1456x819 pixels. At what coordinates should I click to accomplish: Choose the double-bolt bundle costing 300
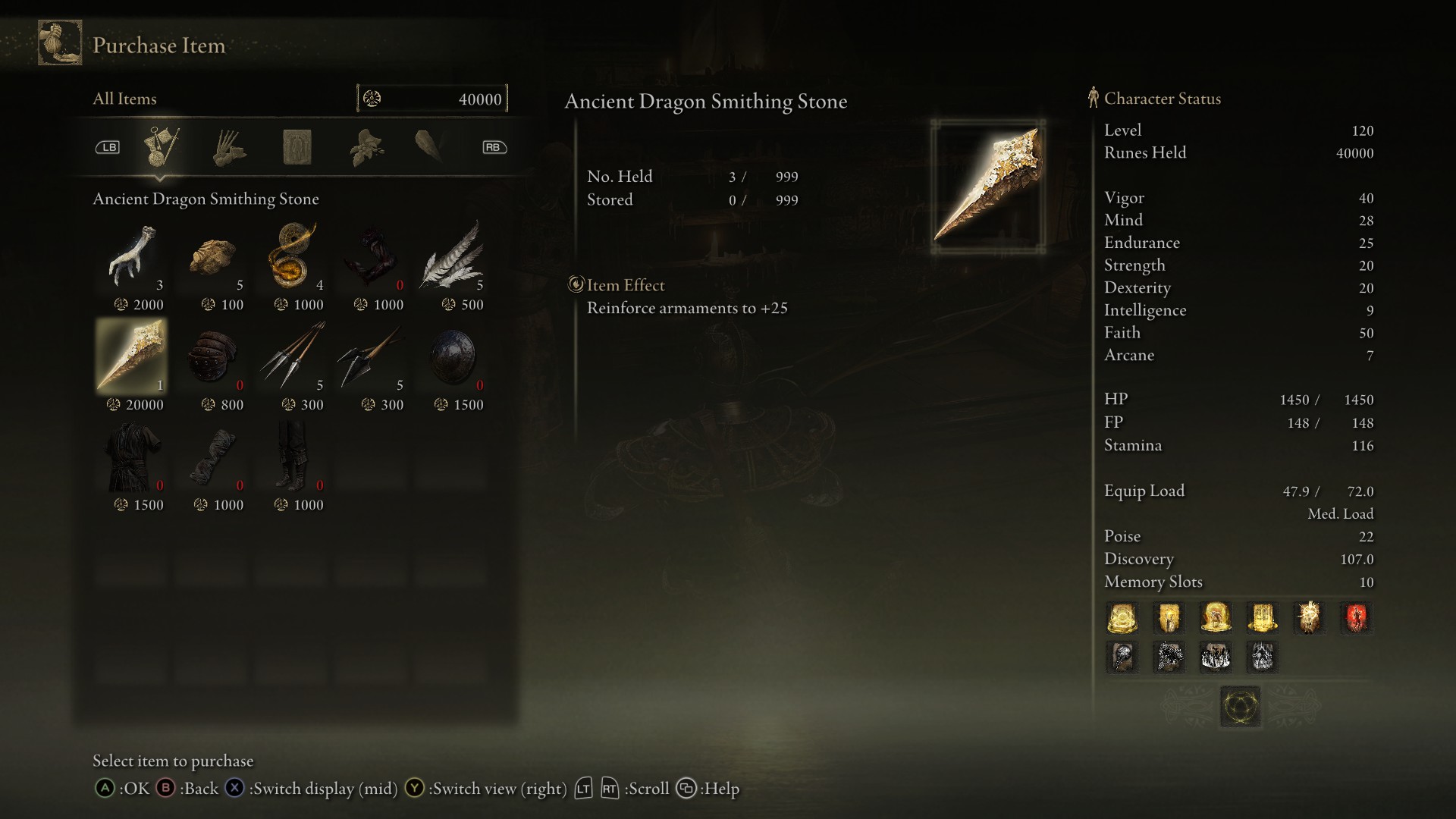coord(373,356)
